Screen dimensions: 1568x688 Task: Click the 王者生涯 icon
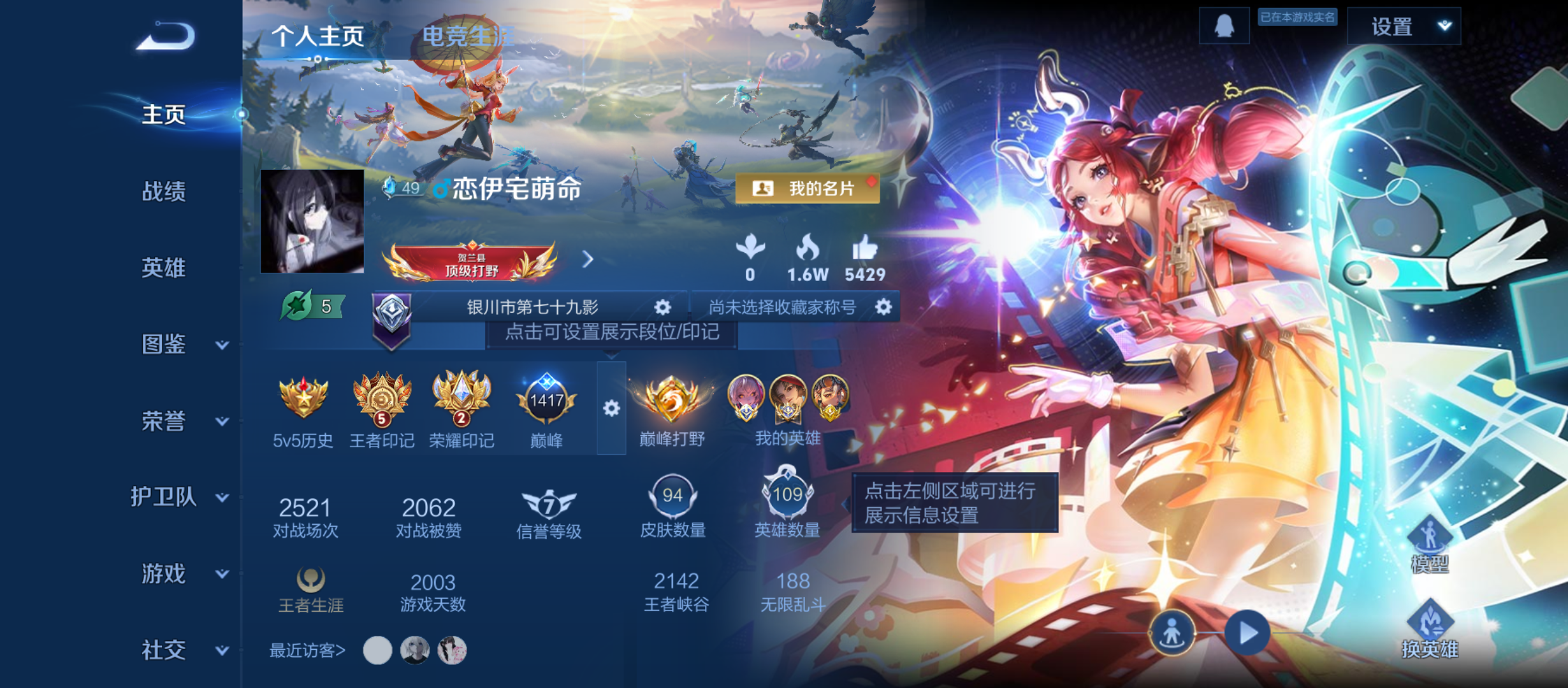310,580
